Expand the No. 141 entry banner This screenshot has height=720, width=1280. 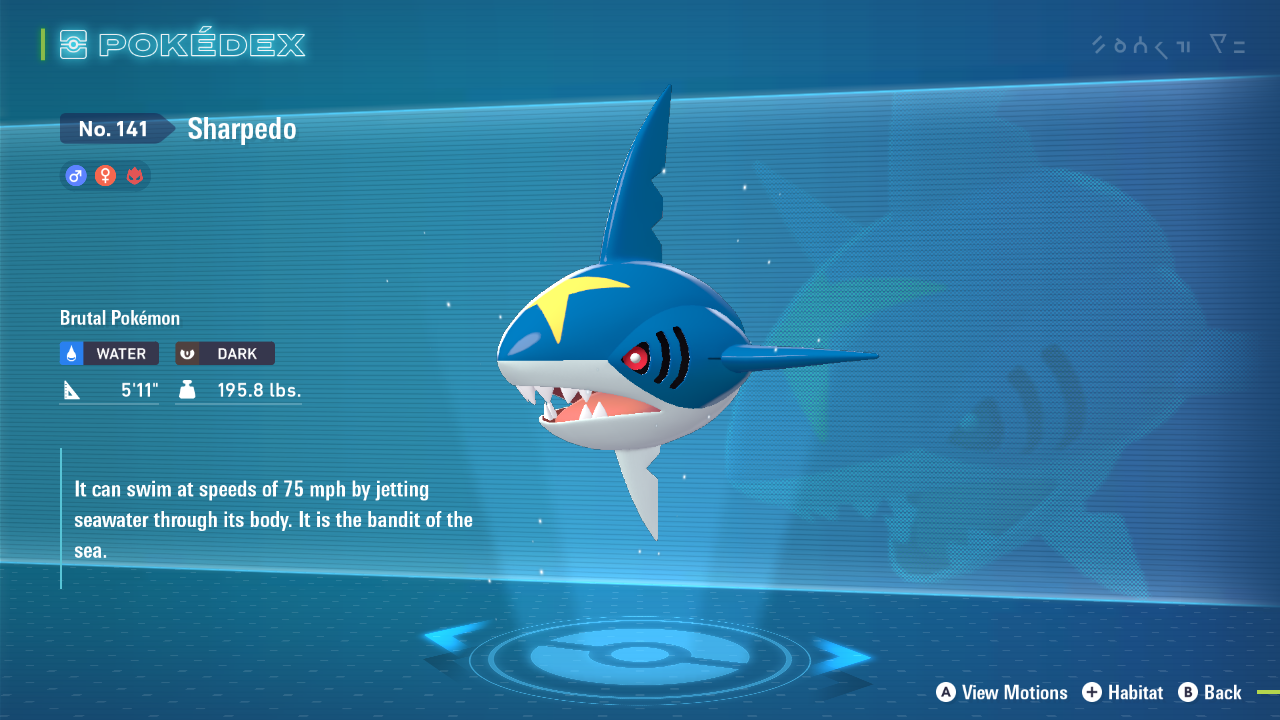point(115,128)
